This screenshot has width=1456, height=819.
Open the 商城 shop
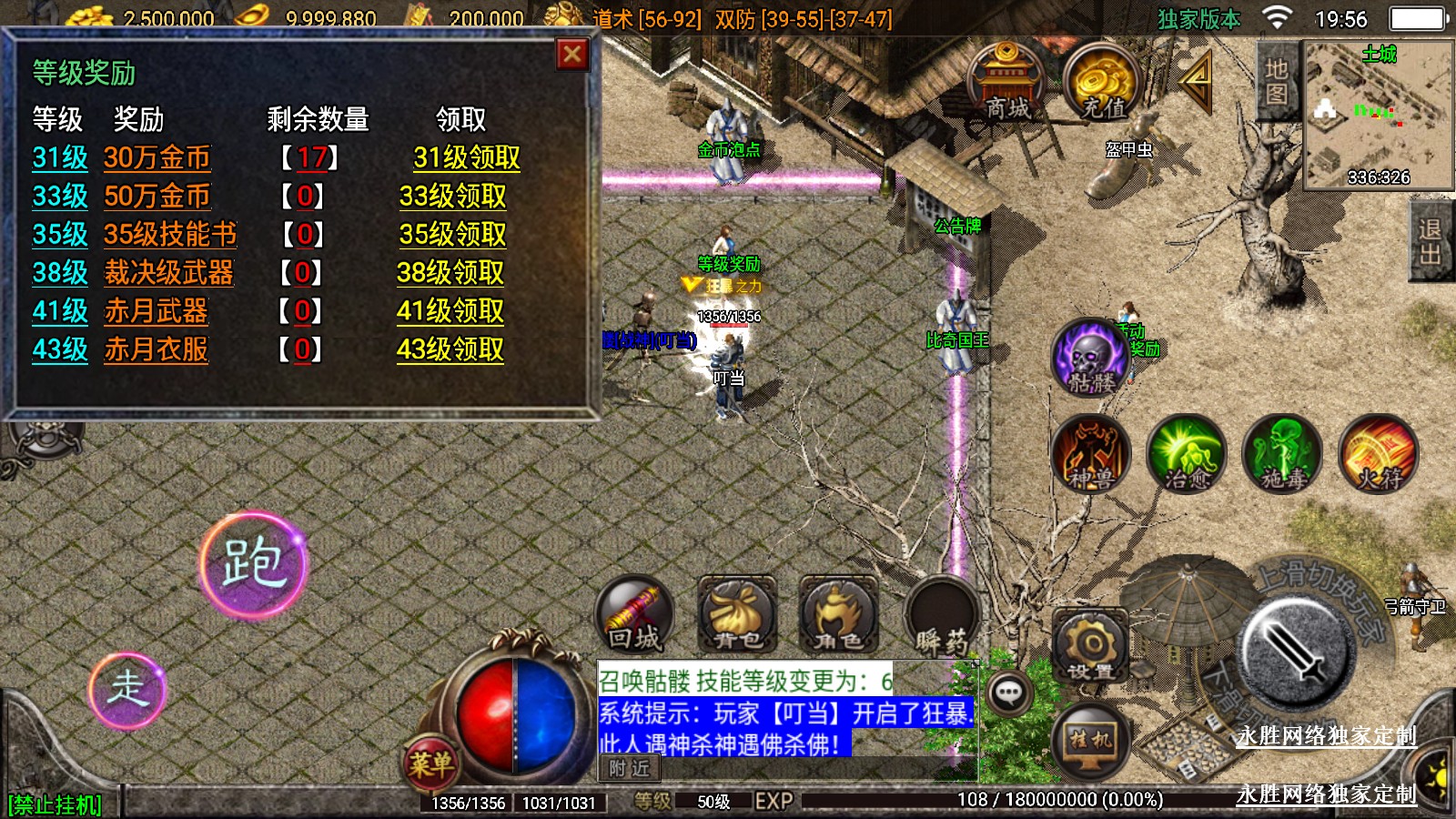[x=1007, y=84]
